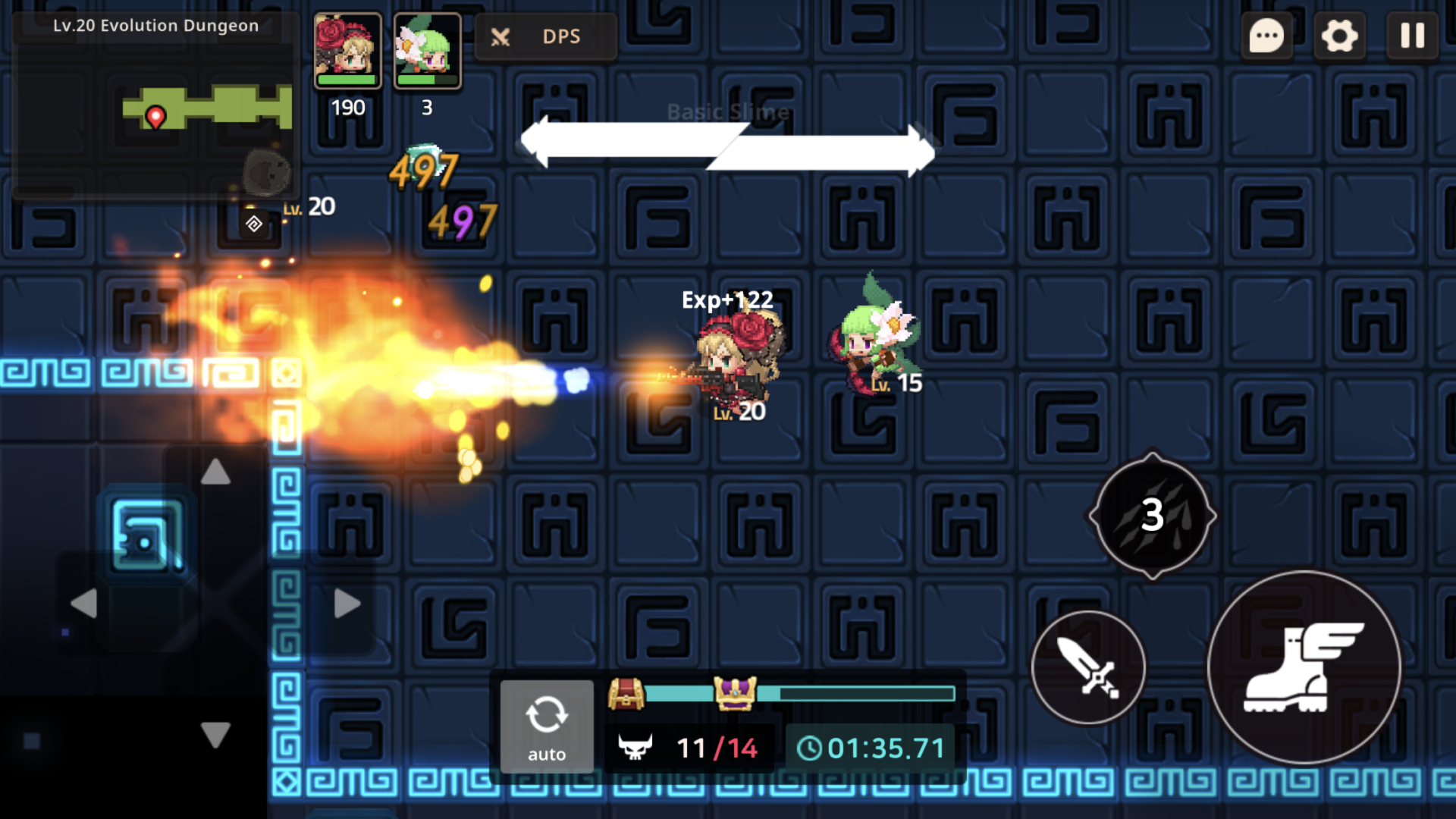Toggle auto battle mode
1456x819 pixels.
(x=547, y=726)
